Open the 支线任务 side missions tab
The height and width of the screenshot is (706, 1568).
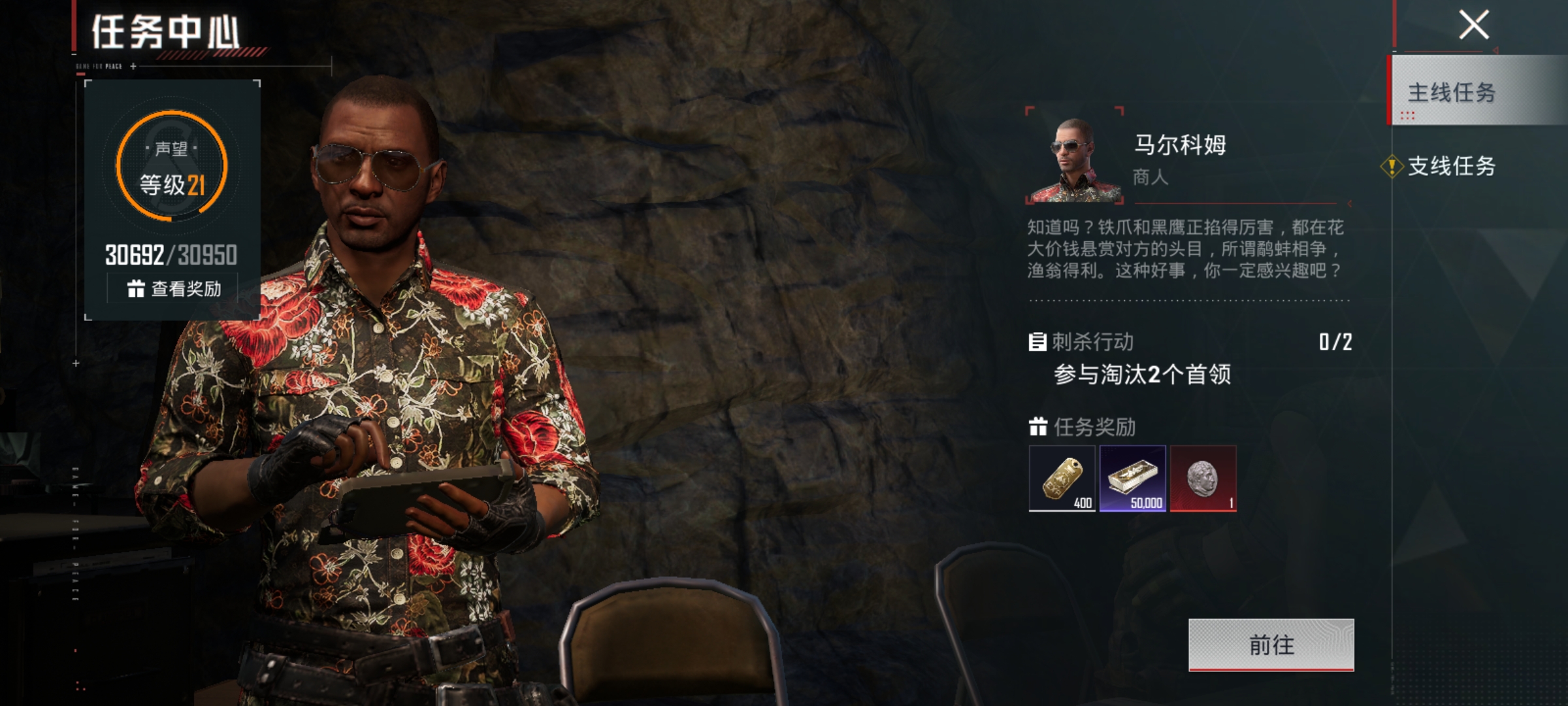point(1450,166)
